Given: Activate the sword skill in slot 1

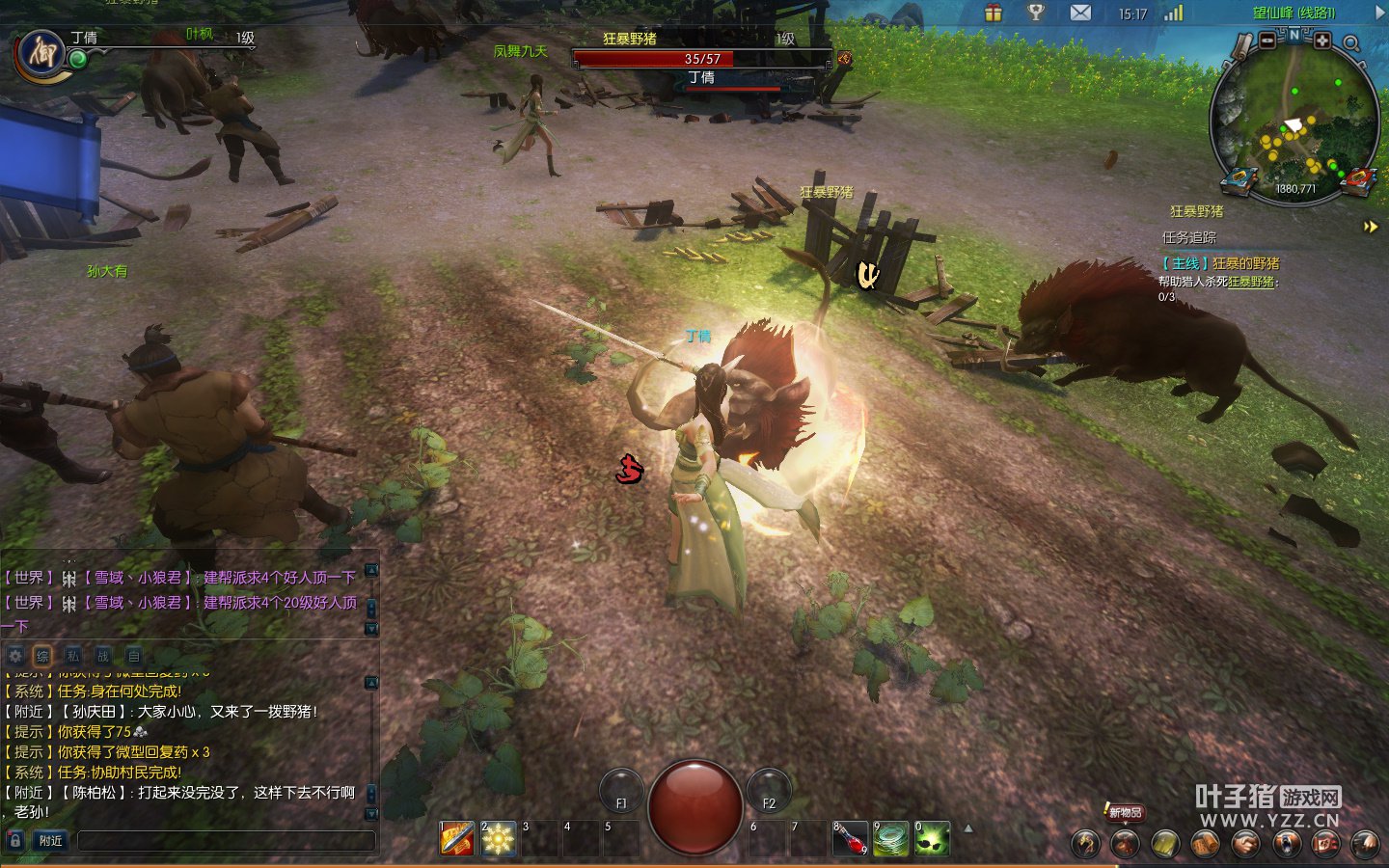Looking at the screenshot, I should click(x=457, y=839).
